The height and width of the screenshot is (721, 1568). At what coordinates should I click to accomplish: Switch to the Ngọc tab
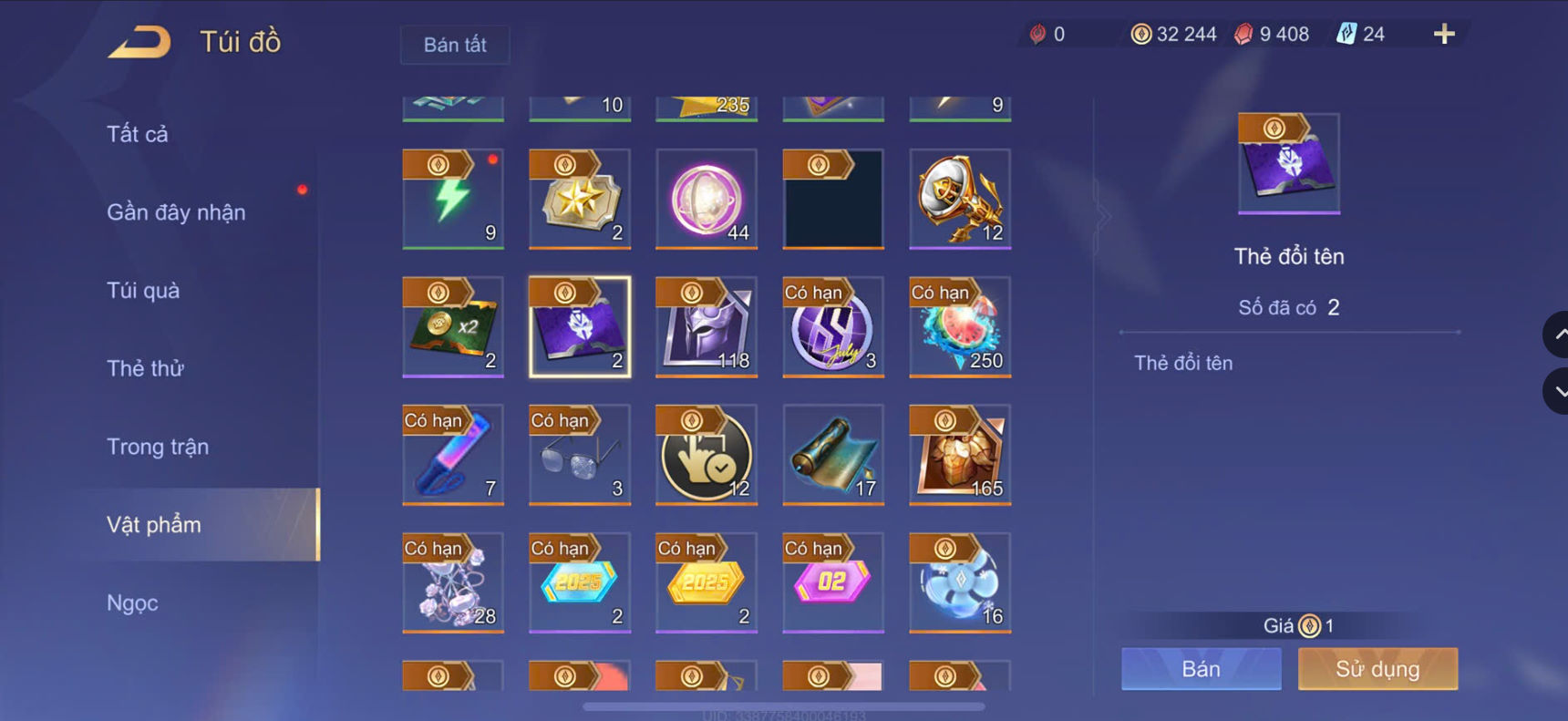[130, 603]
